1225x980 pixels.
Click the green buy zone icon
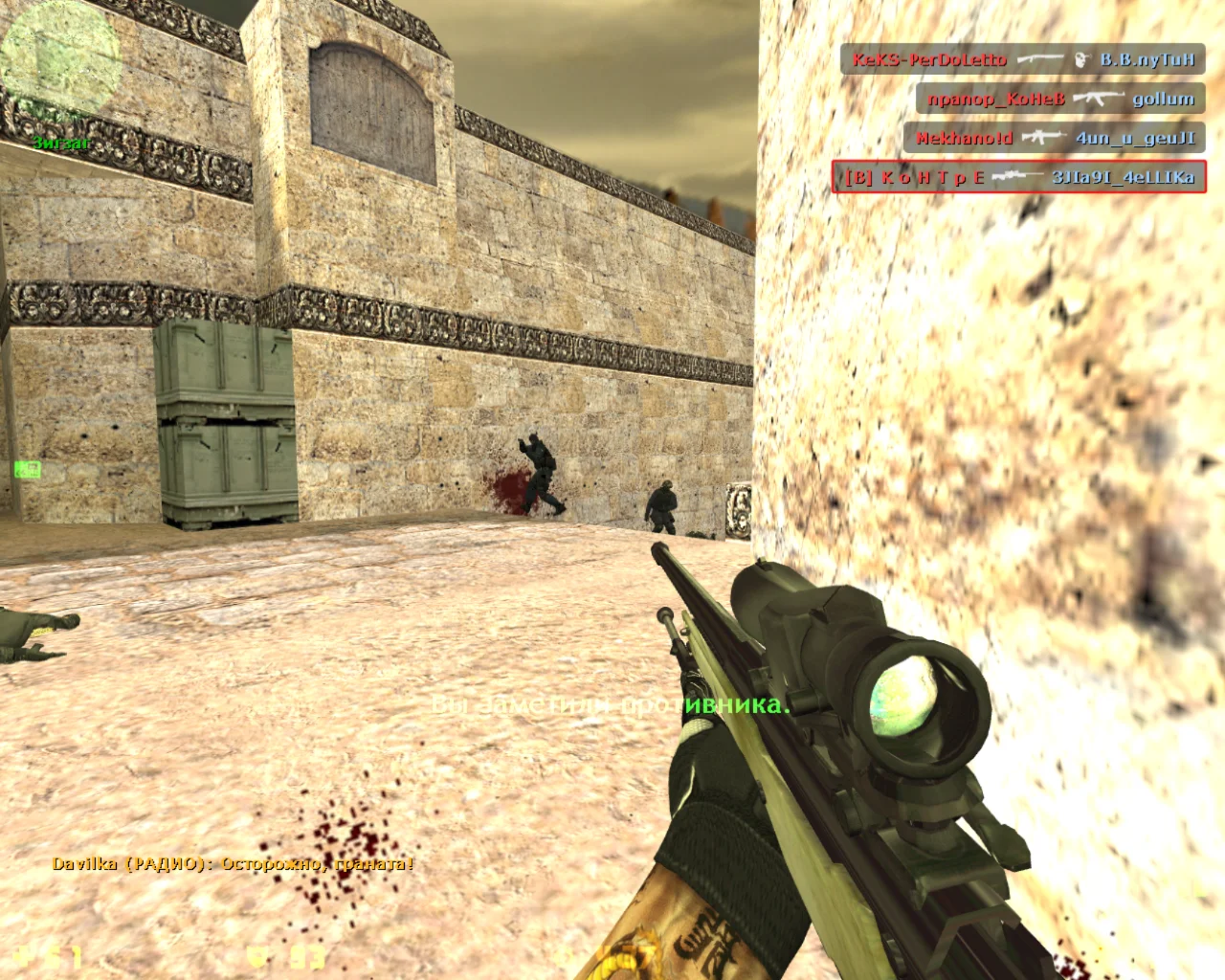(27, 469)
